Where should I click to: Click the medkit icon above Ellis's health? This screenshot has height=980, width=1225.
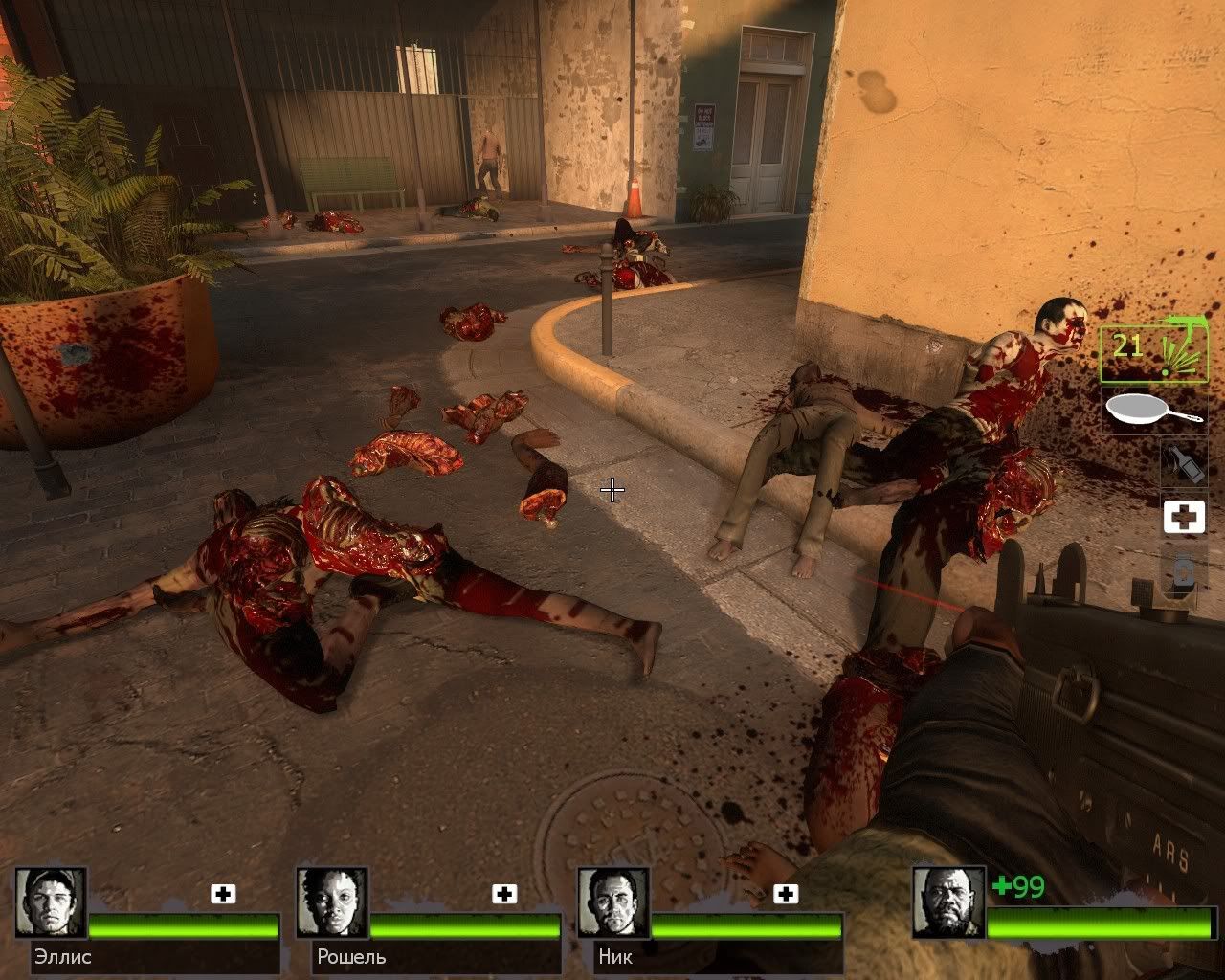pos(223,894)
